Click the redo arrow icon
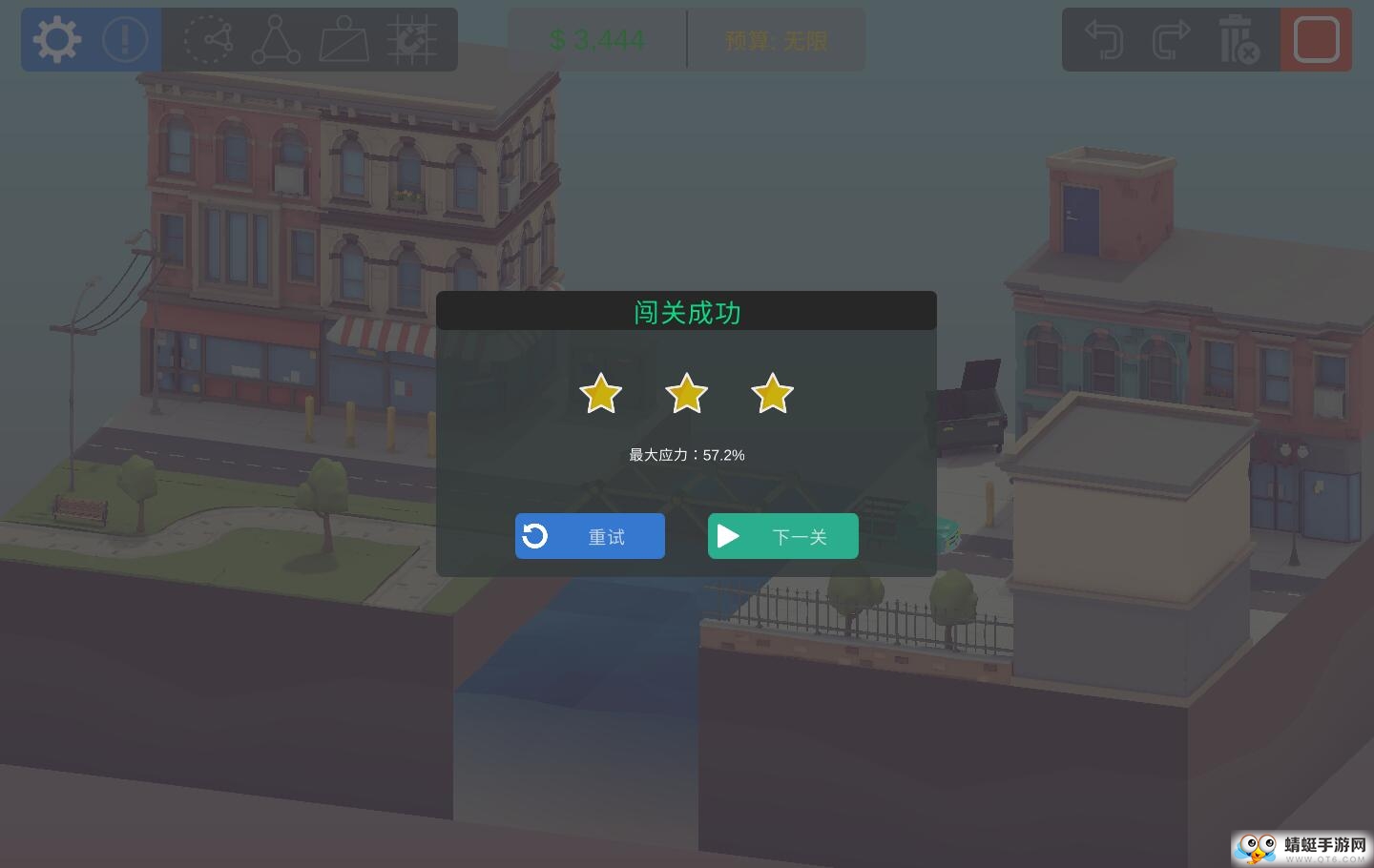Image resolution: width=1374 pixels, height=868 pixels. 1171,39
